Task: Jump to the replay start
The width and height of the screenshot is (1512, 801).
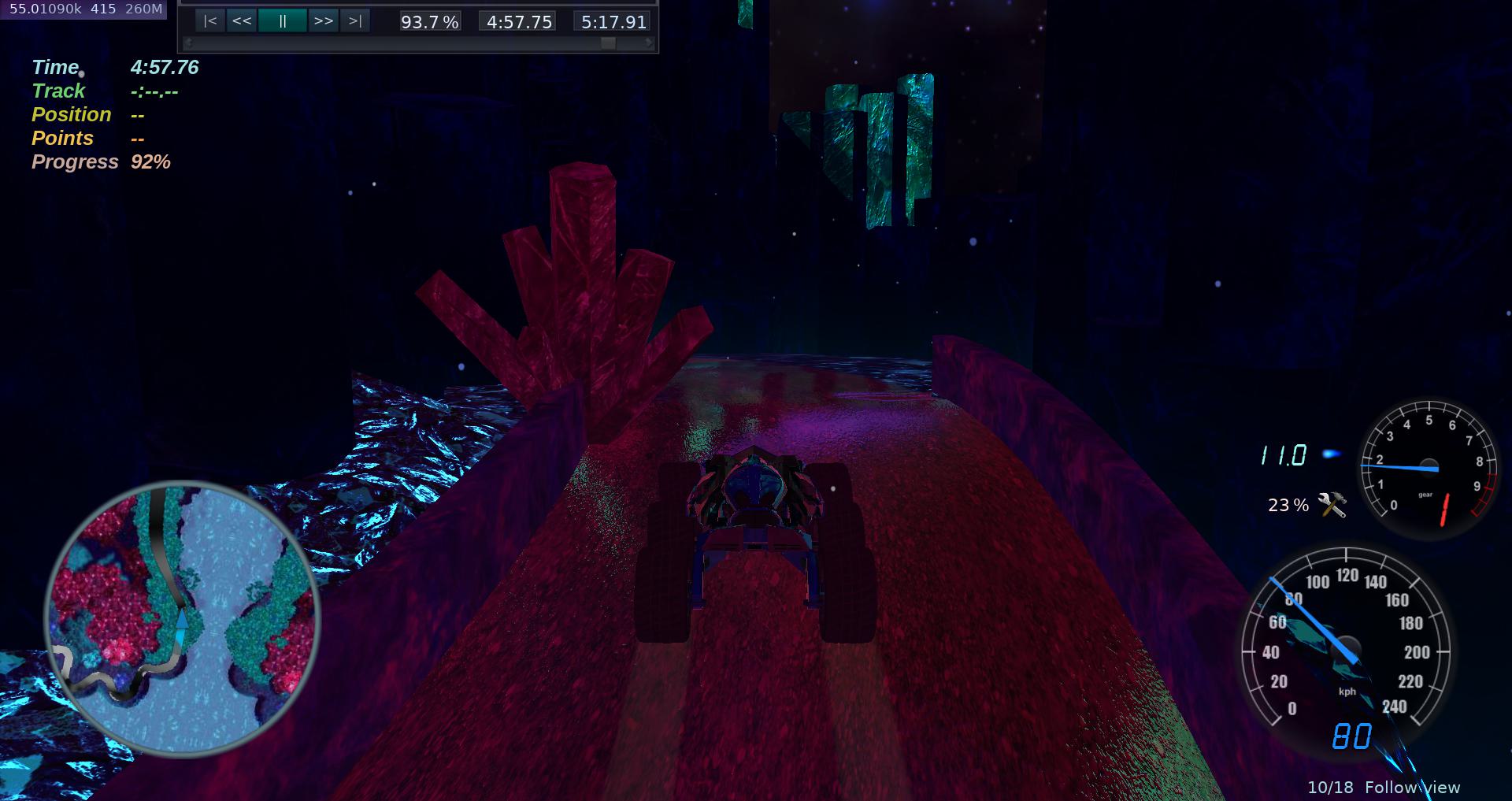Action: pos(210,21)
